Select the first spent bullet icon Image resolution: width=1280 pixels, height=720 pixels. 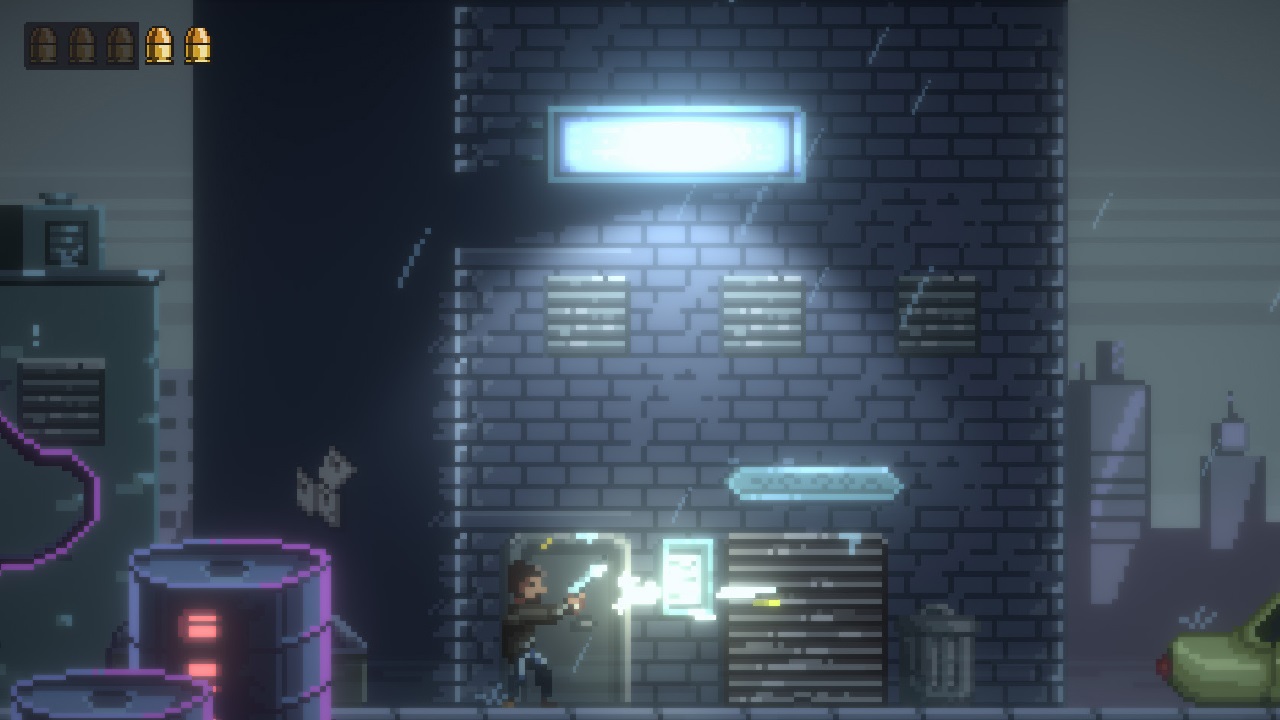[x=43, y=43]
